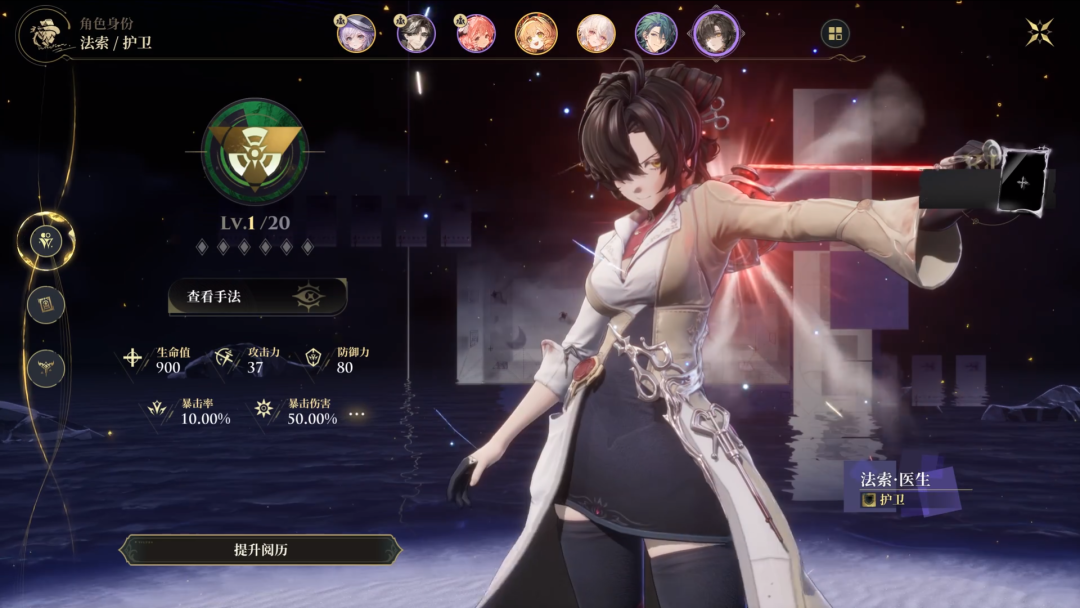Open the character grid view icon
This screenshot has height=608, width=1080.
(835, 34)
